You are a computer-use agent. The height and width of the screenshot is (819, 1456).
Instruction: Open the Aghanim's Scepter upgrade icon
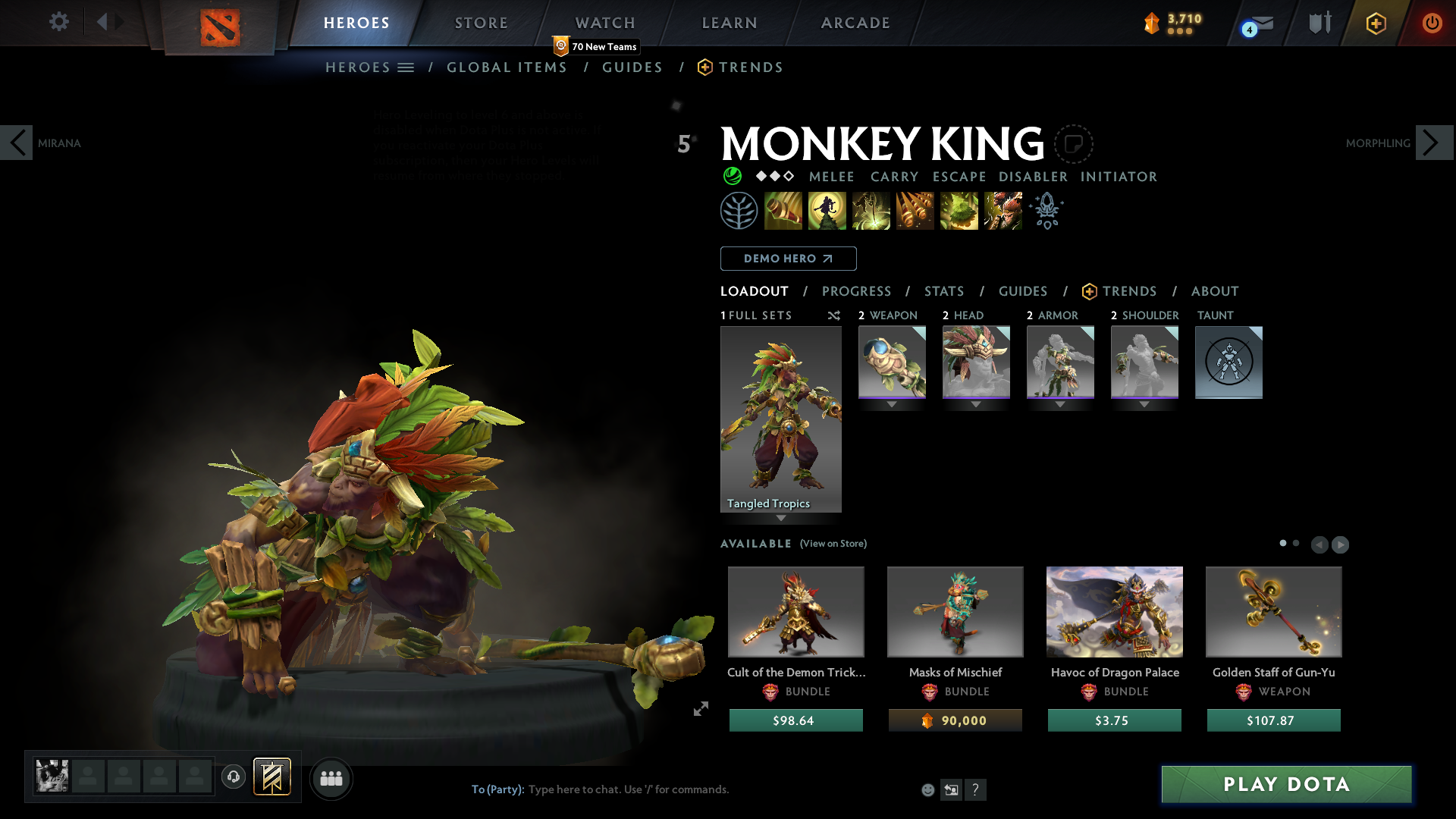[x=1046, y=210]
